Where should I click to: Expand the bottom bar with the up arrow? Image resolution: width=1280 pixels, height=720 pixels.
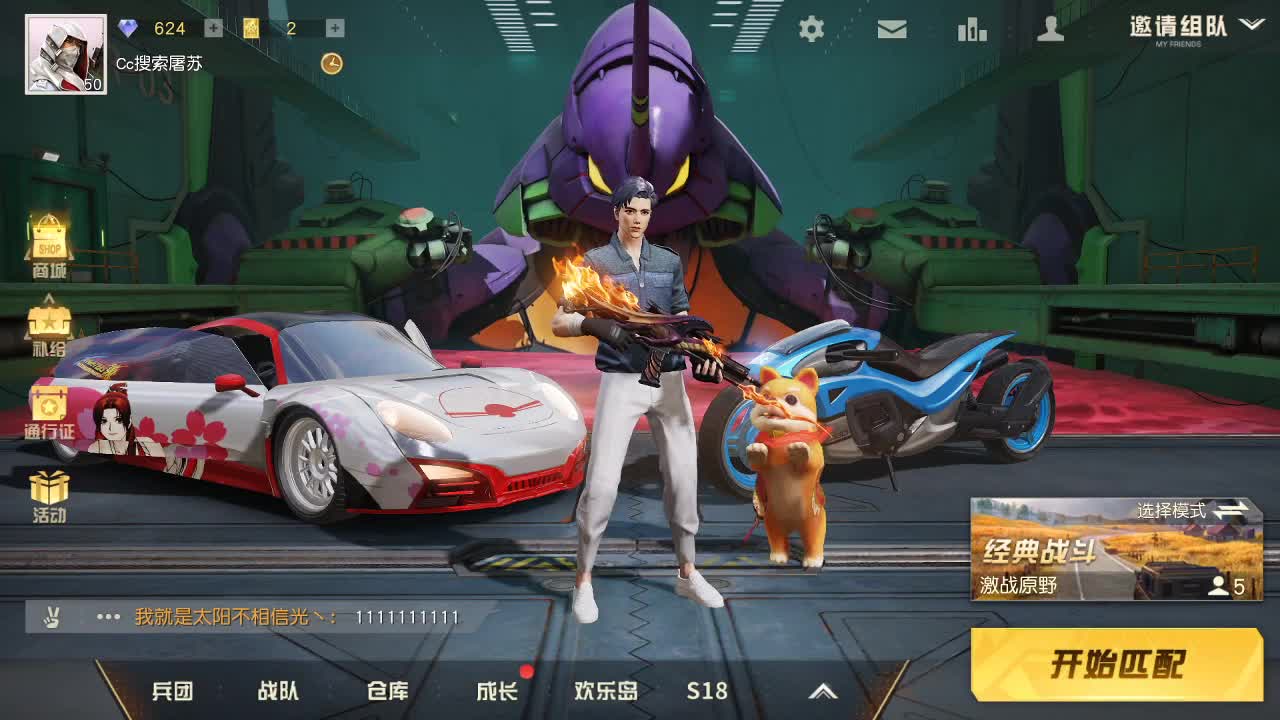[x=824, y=690]
